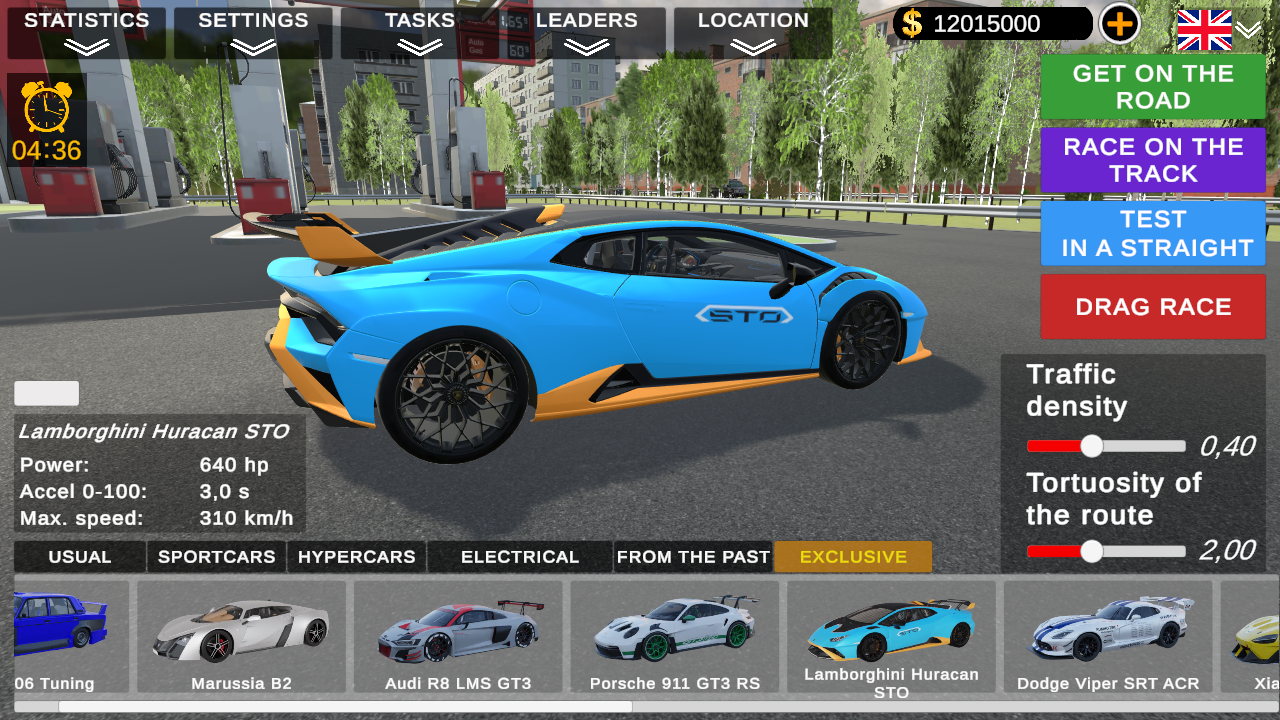
Task: Click the alarm clock timer icon
Action: [x=45, y=106]
